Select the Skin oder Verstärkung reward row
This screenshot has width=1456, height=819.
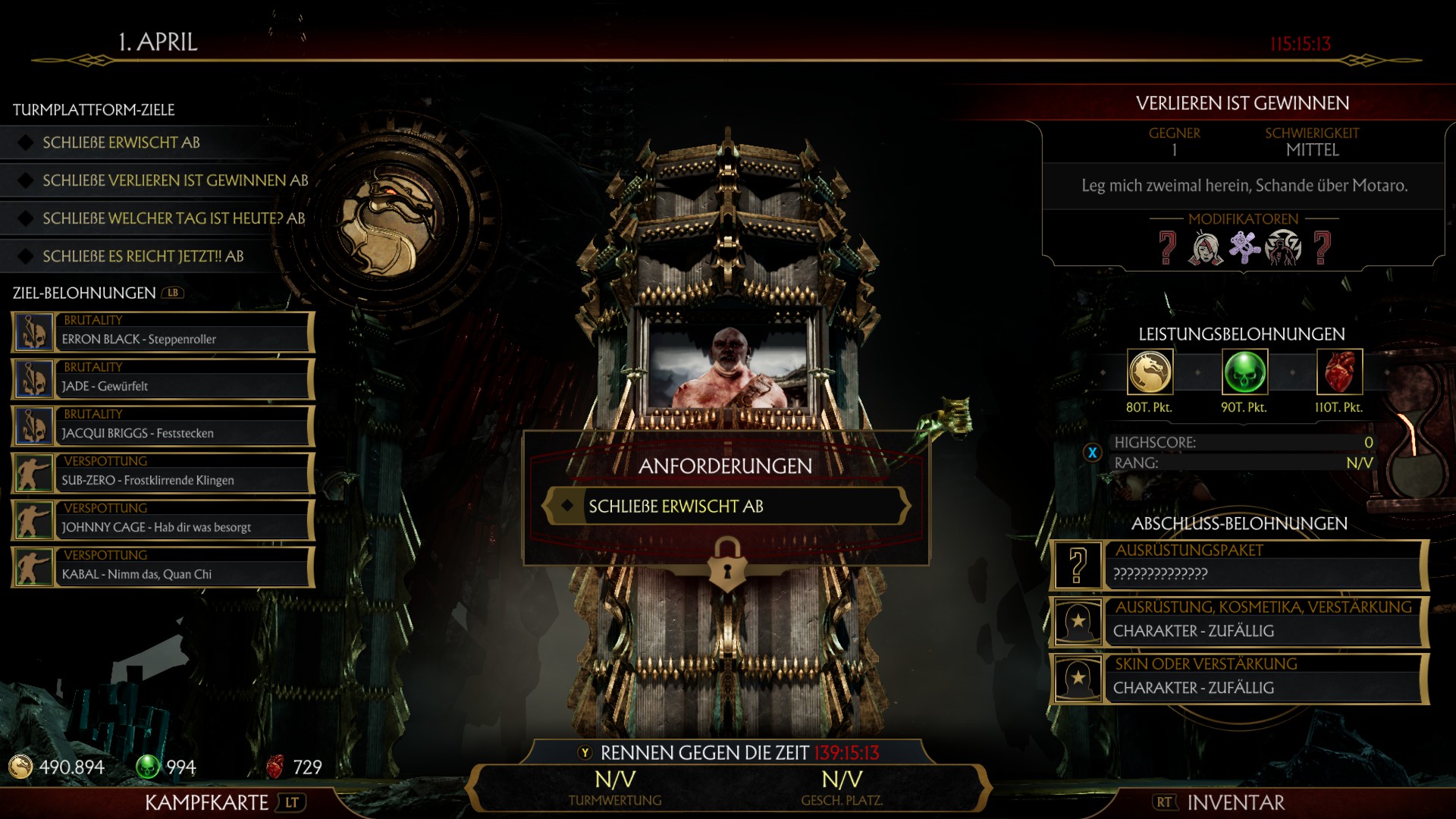point(1239,679)
